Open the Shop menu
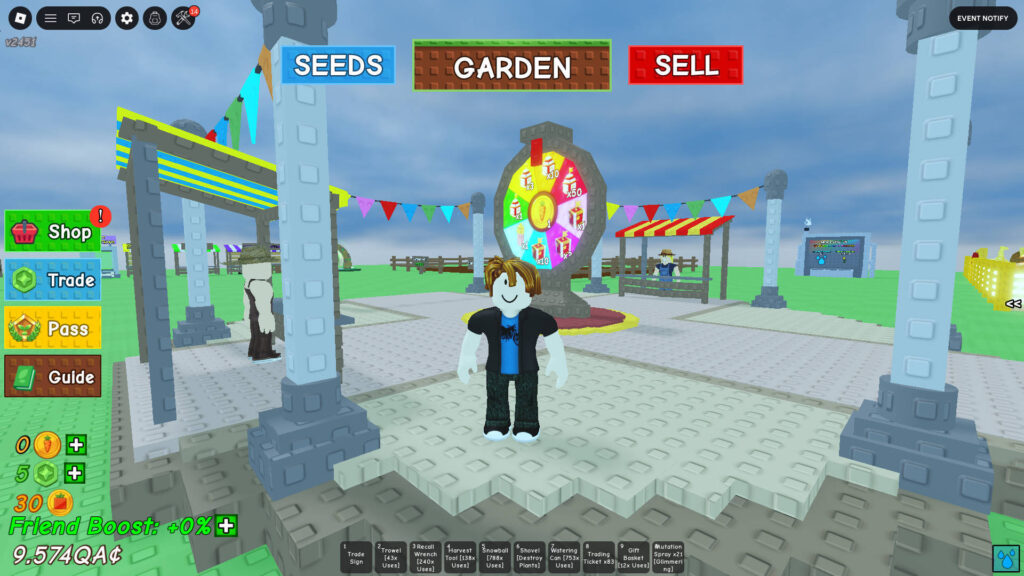Image resolution: width=1024 pixels, height=576 pixels. [x=53, y=232]
